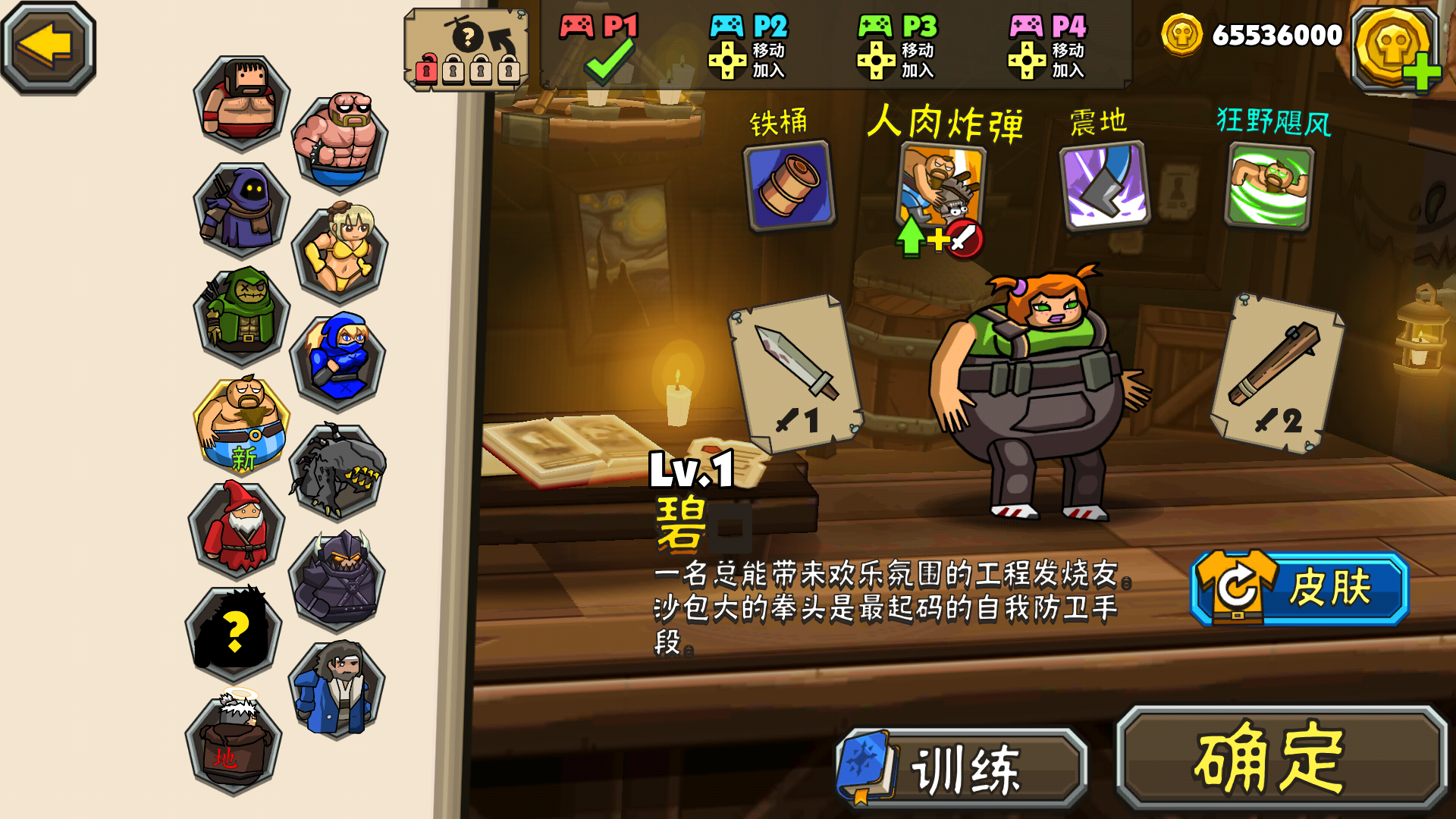Tap P2 slot to join player two
This screenshot has height=819, width=1456.
pos(748,48)
